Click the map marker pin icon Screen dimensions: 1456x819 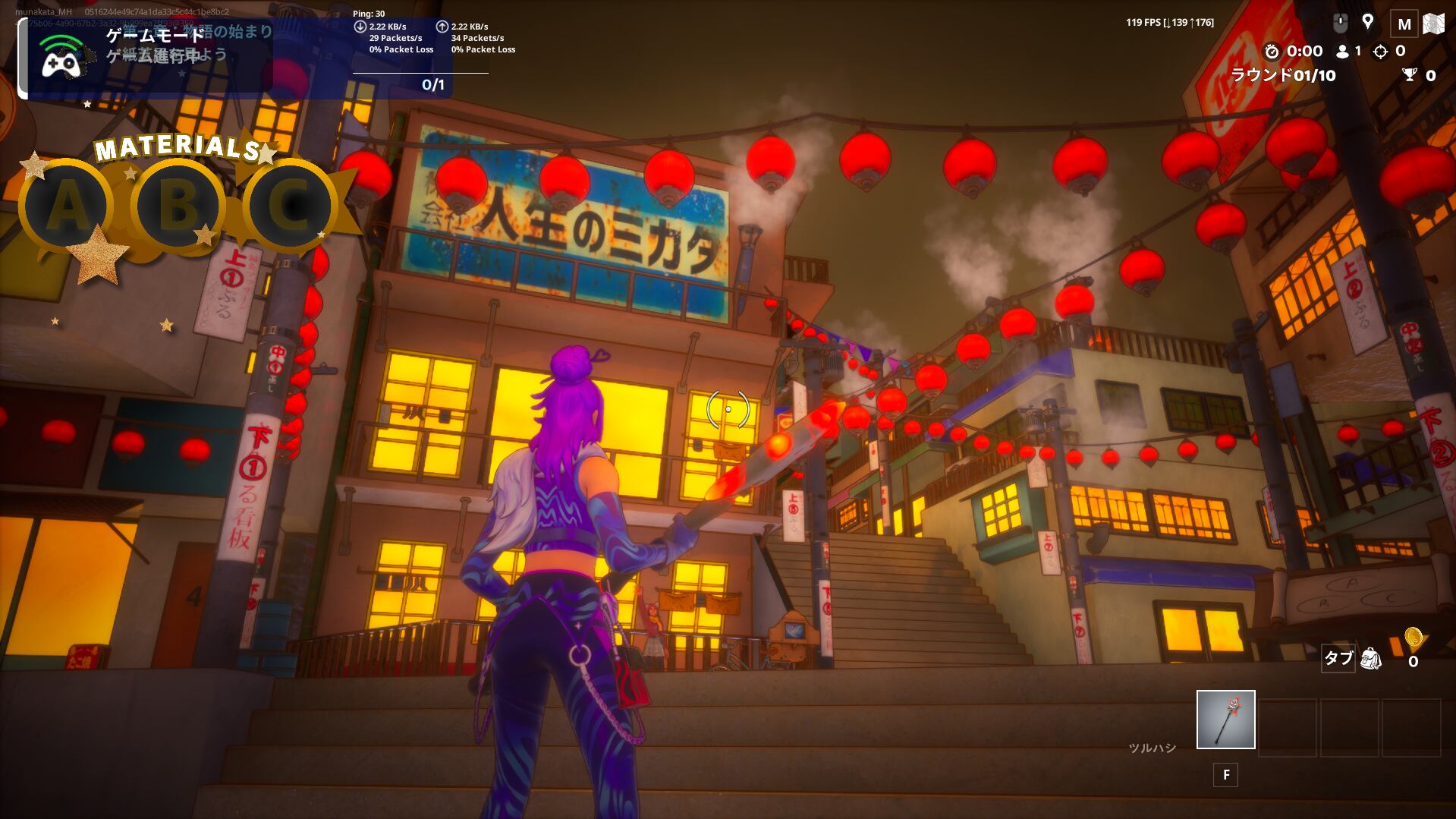[x=1368, y=22]
